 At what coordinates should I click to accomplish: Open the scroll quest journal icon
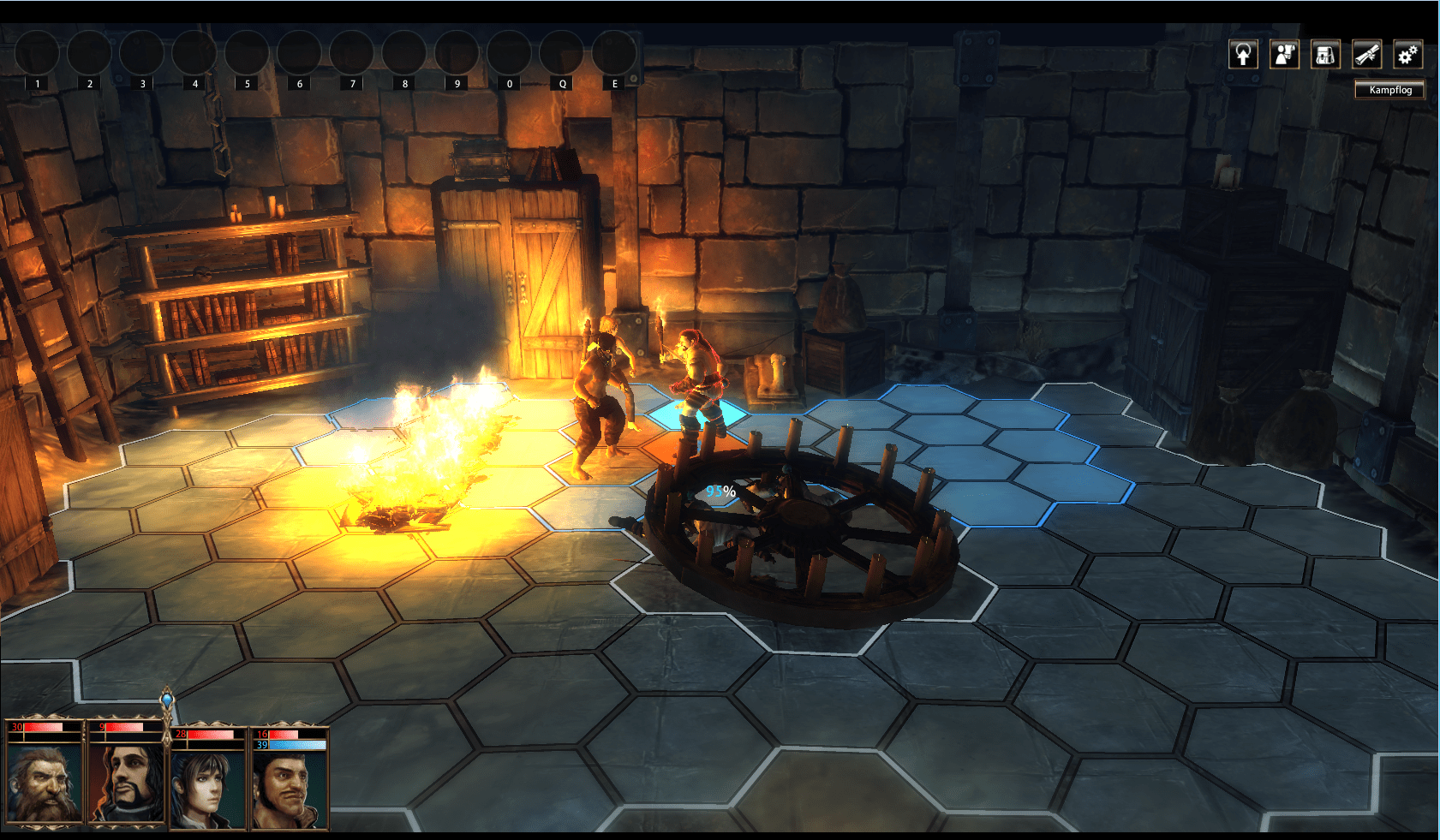coord(1367,55)
